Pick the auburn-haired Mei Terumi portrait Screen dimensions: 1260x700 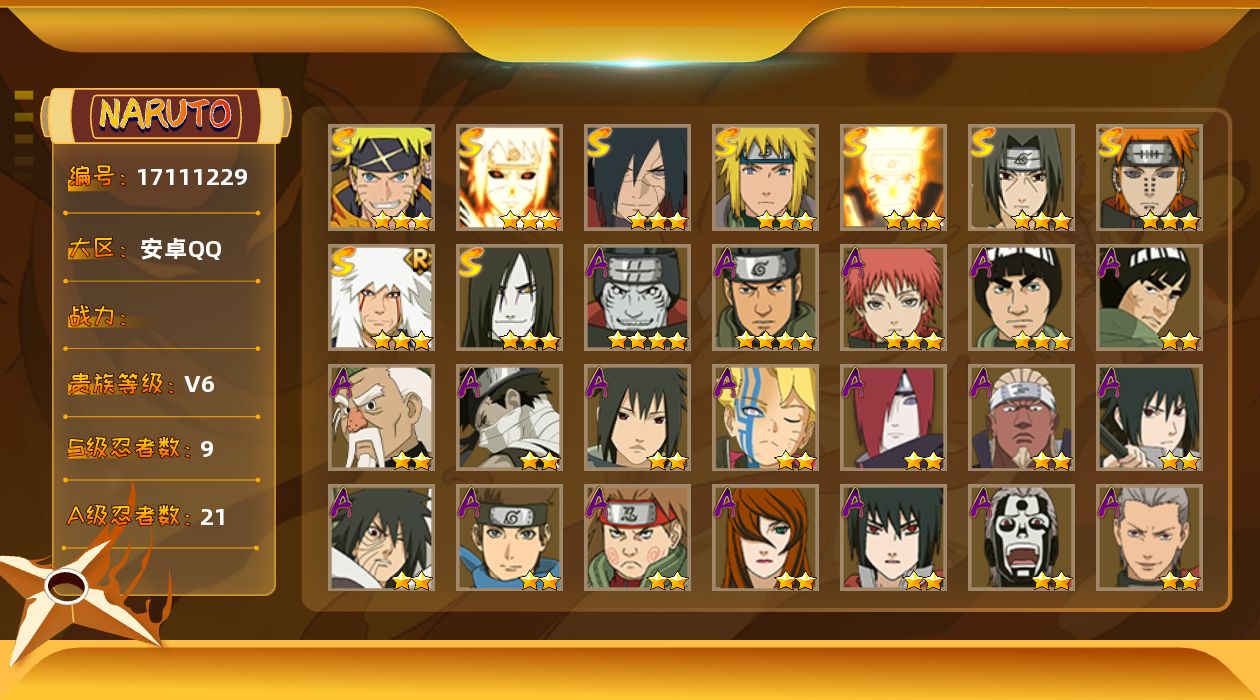pyautogui.click(x=765, y=537)
